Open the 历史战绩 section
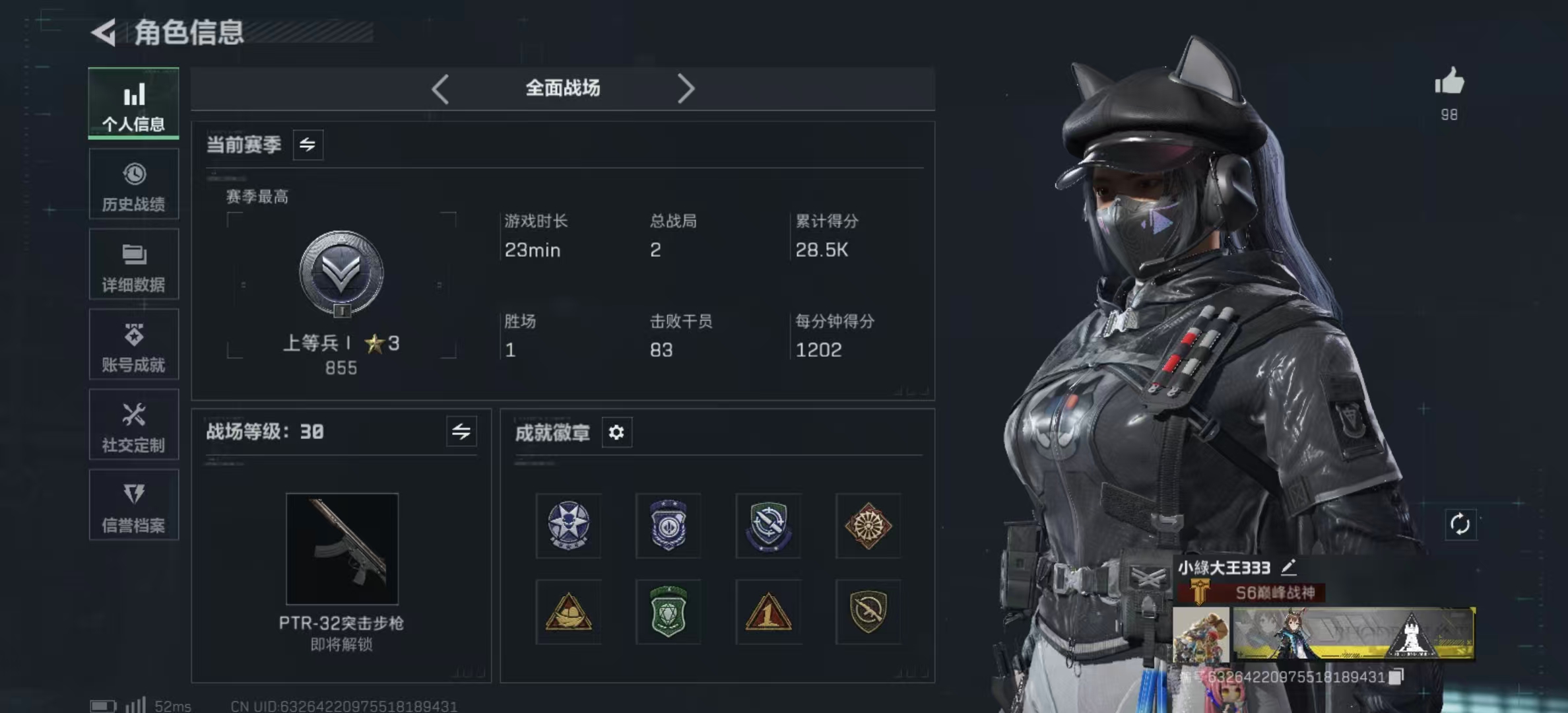Viewport: 1568px width, 713px height. tap(134, 184)
